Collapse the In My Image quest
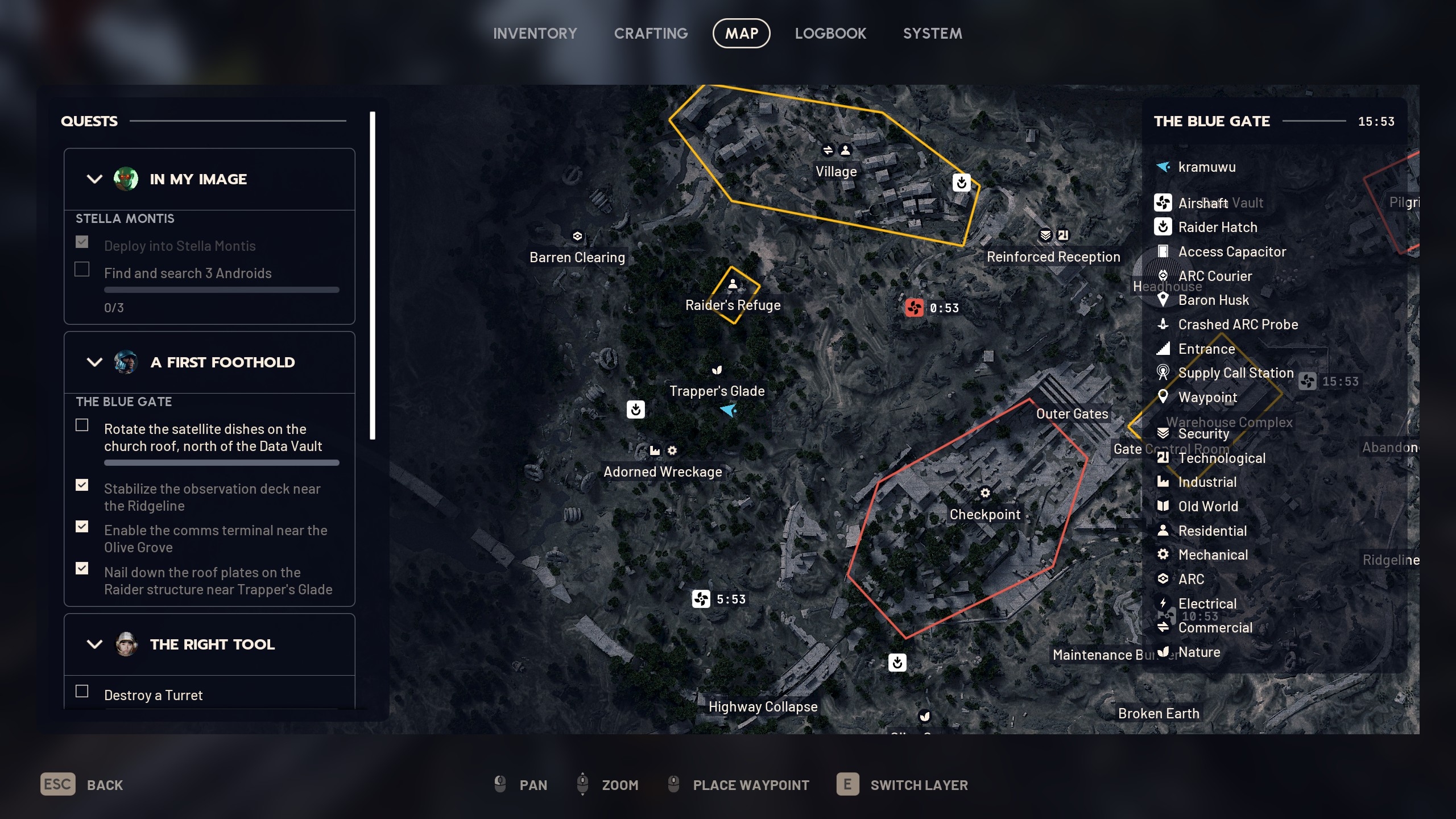The width and height of the screenshot is (1456, 819). pos(94,179)
